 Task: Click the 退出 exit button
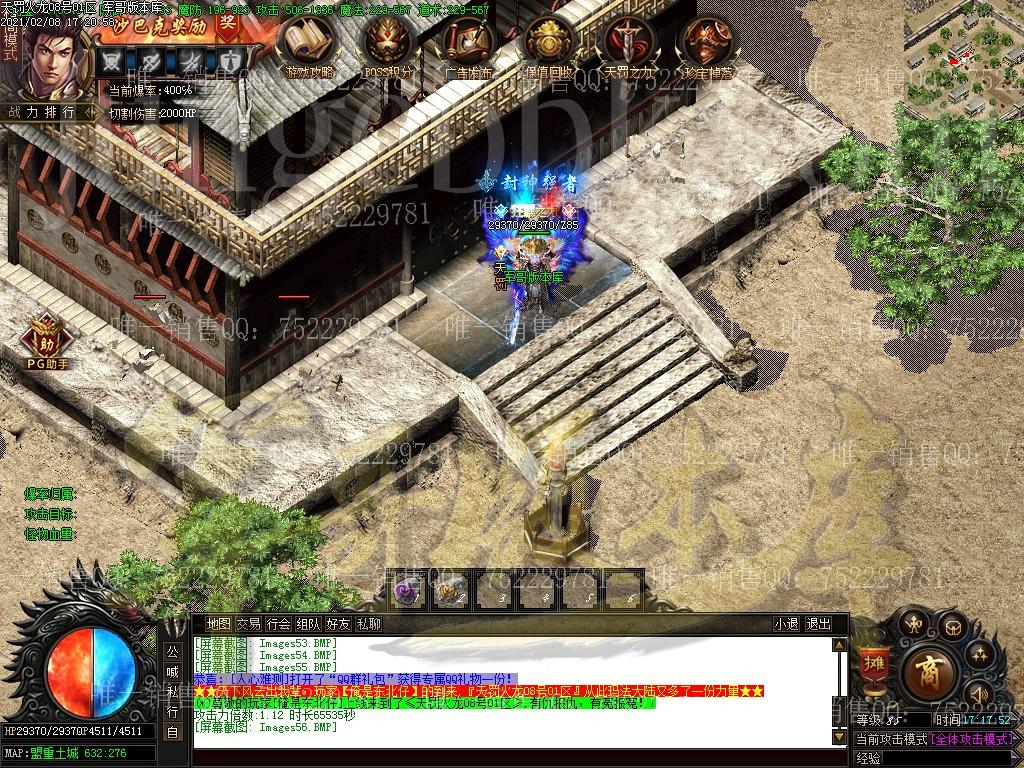click(x=818, y=624)
